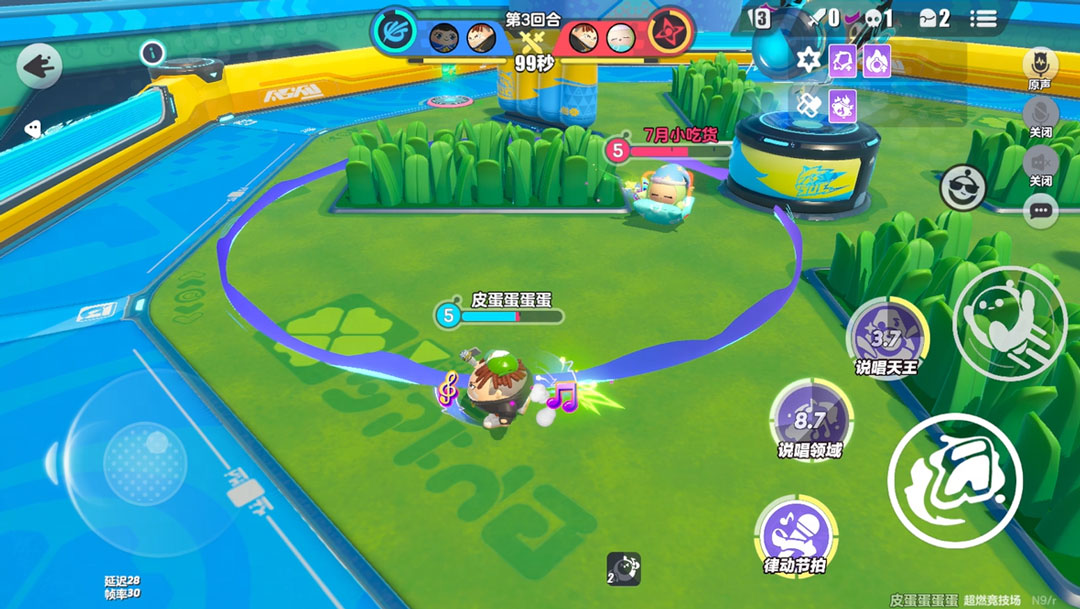
Task: Tap the back arrow button
Action: tap(40, 67)
